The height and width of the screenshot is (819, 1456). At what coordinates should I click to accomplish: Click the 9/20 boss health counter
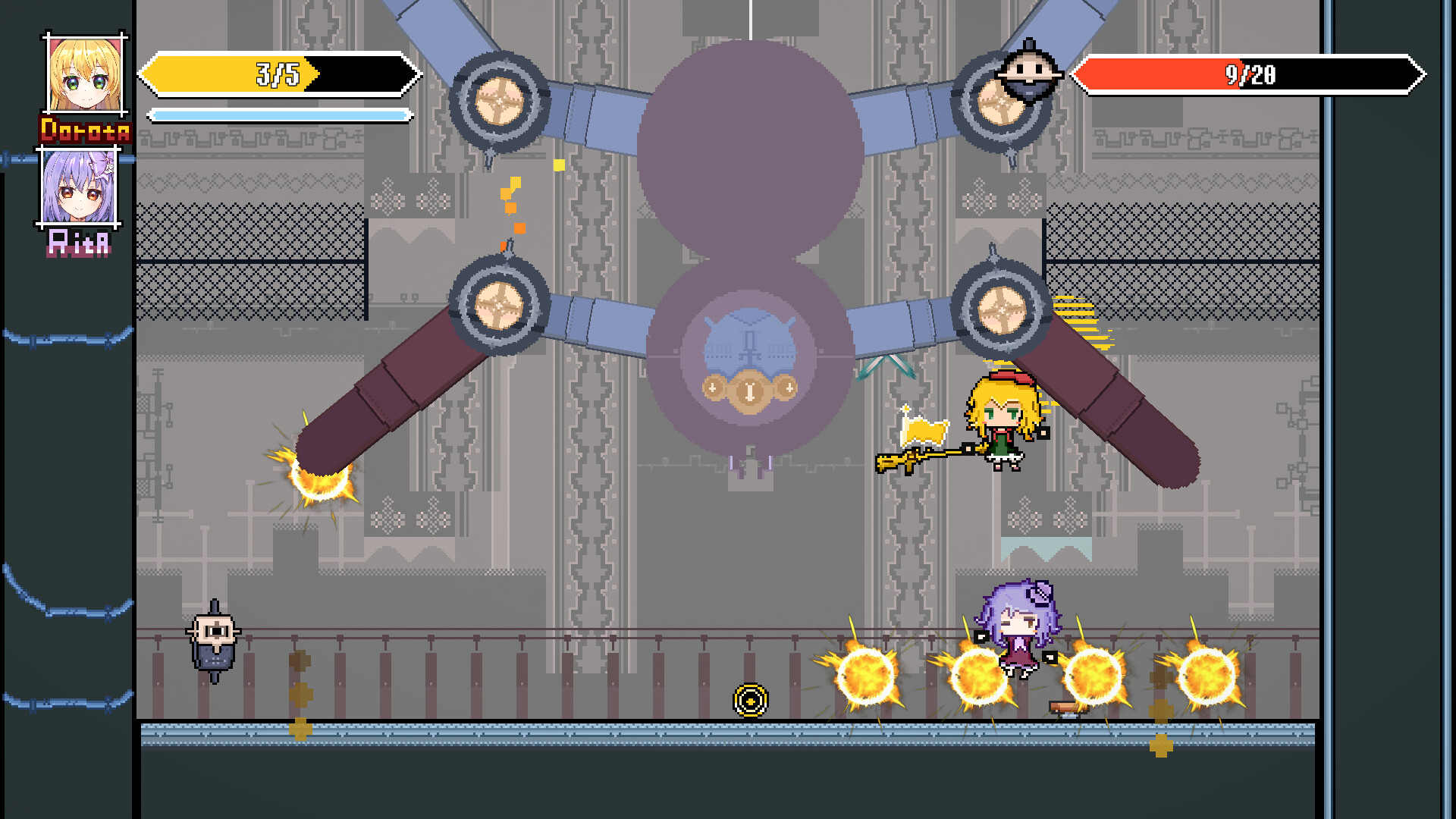1250,74
